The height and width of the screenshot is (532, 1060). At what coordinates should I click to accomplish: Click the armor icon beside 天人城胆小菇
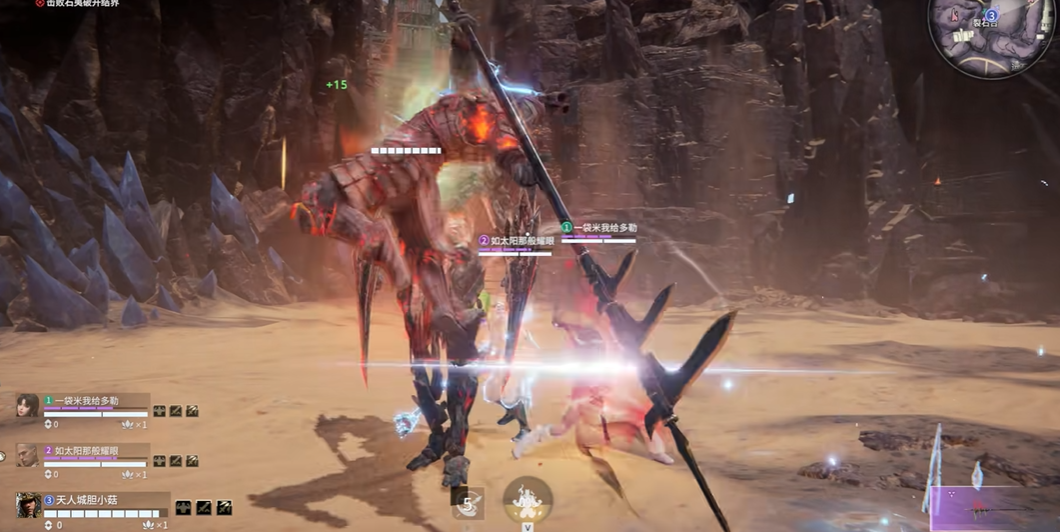(x=184, y=508)
